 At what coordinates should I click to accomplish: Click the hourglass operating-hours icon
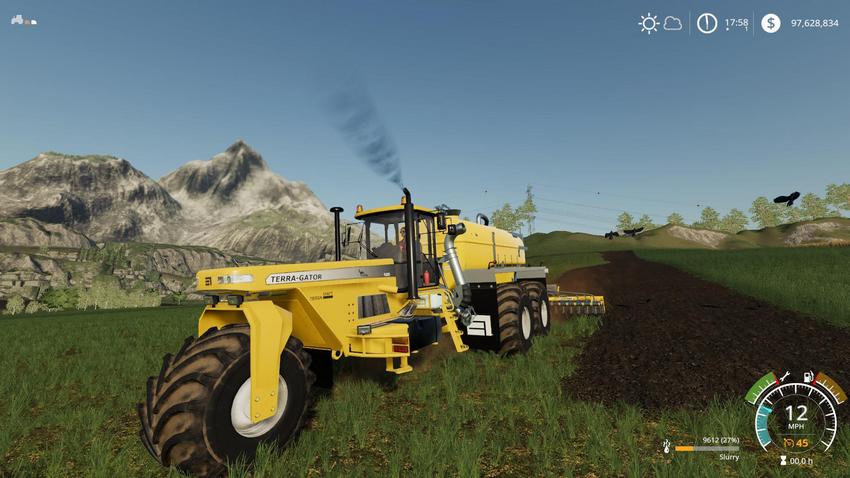click(x=783, y=461)
